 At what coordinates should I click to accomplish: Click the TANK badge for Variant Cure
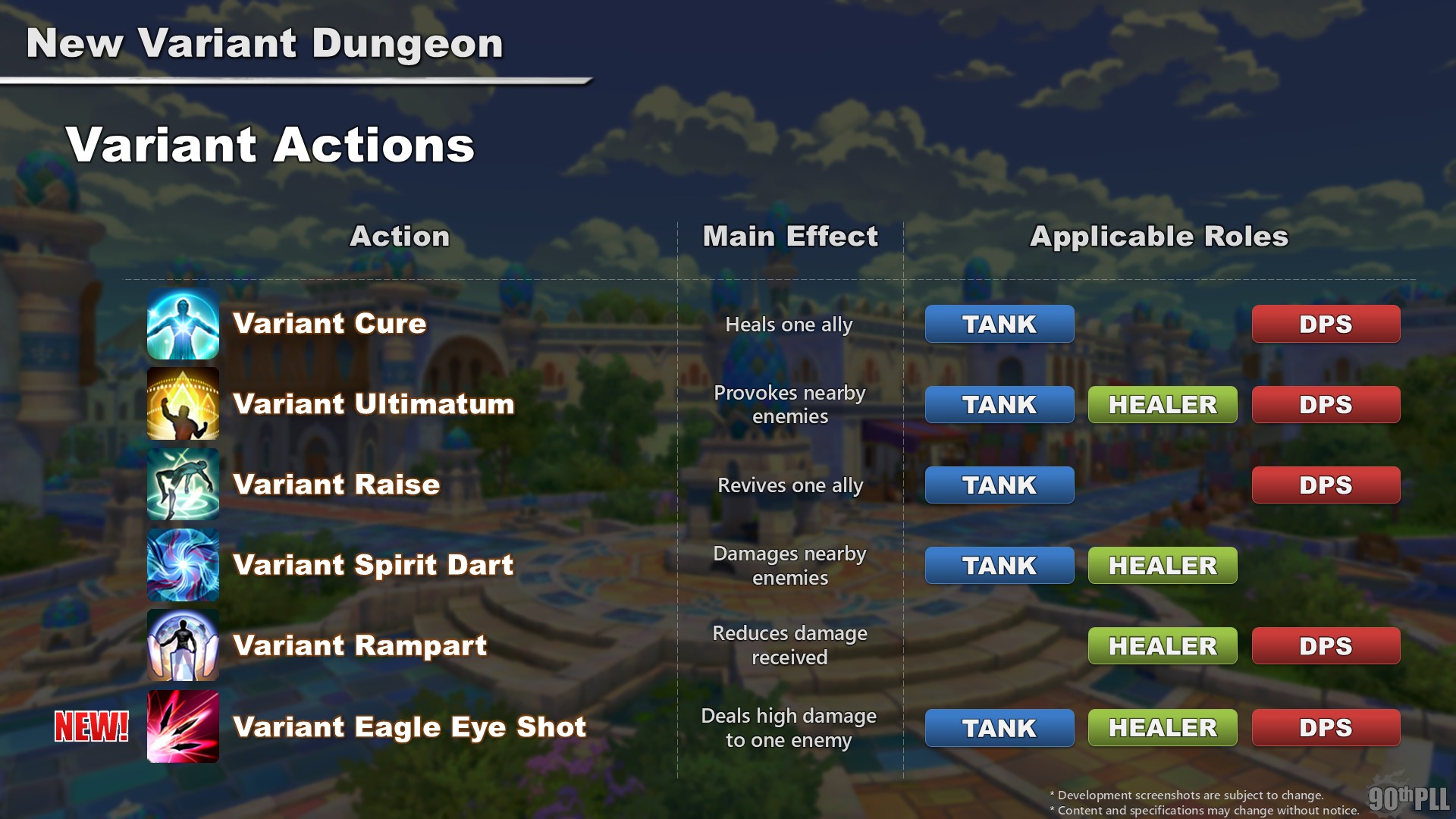tap(999, 324)
